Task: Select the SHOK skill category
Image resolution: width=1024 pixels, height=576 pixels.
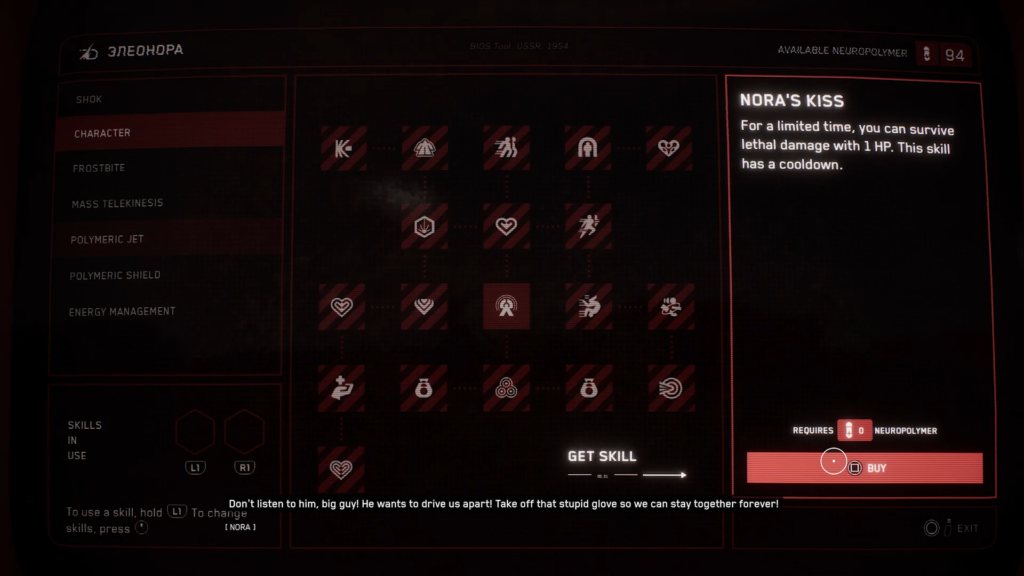Action: pyautogui.click(x=88, y=99)
